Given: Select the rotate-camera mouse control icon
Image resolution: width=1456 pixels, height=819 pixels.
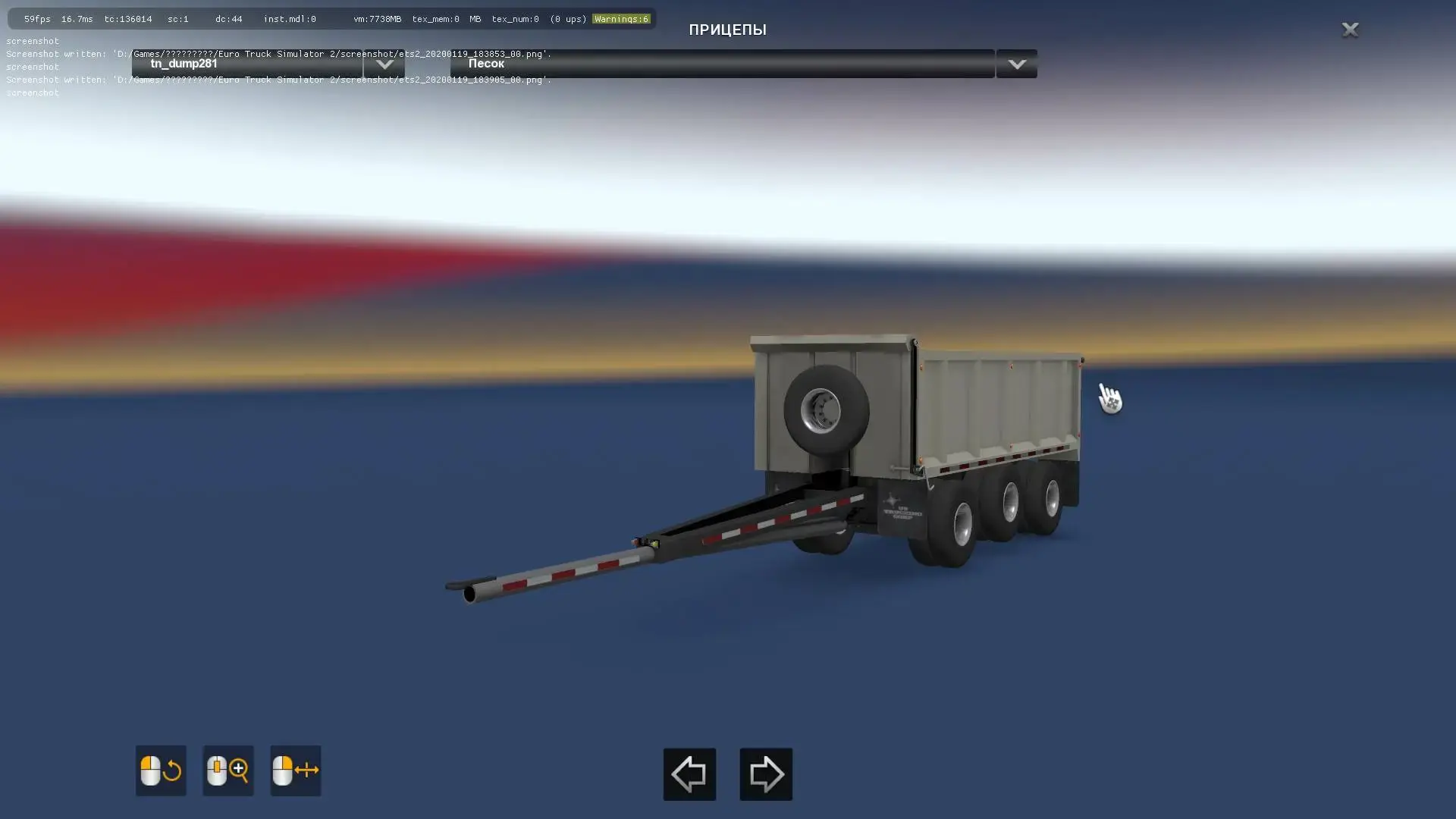Looking at the screenshot, I should pyautogui.click(x=160, y=770).
